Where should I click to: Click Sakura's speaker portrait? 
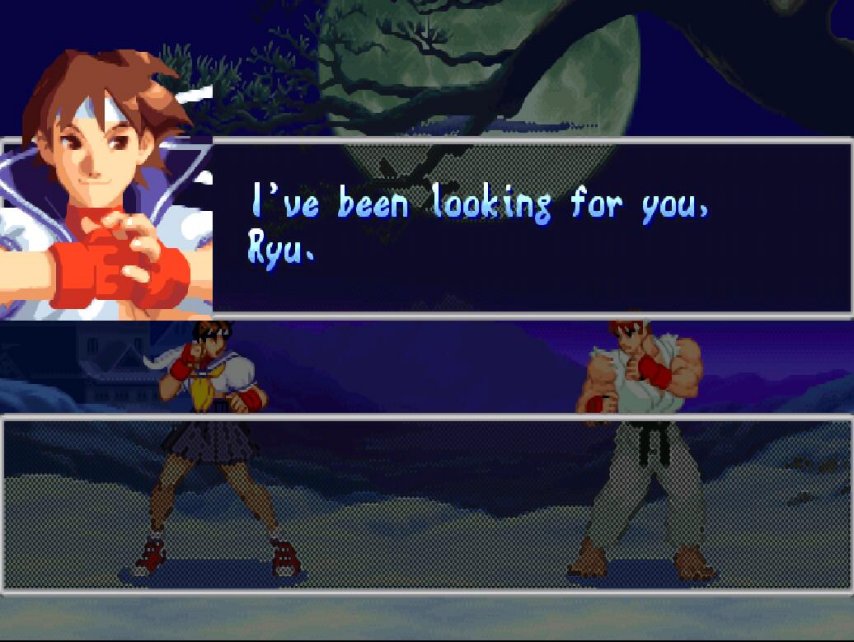coord(106,185)
